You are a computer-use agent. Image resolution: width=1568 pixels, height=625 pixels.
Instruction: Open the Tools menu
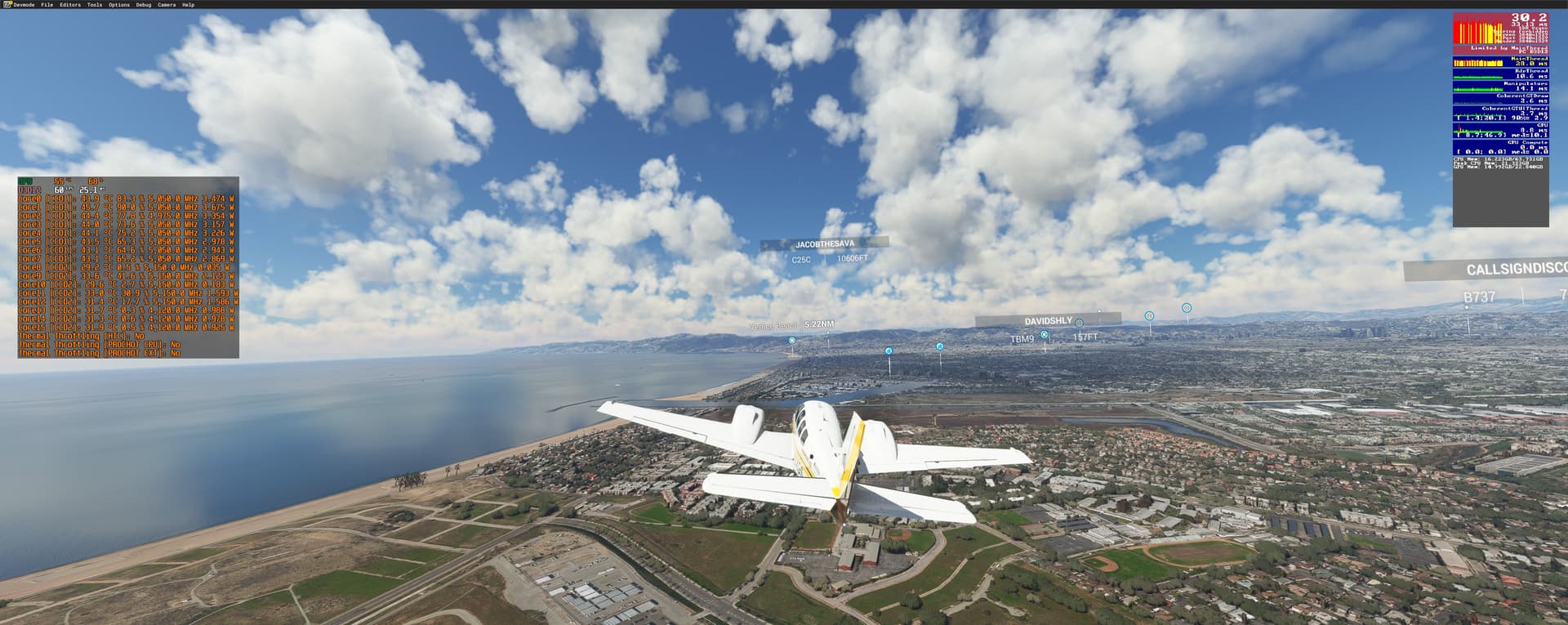tap(95, 5)
